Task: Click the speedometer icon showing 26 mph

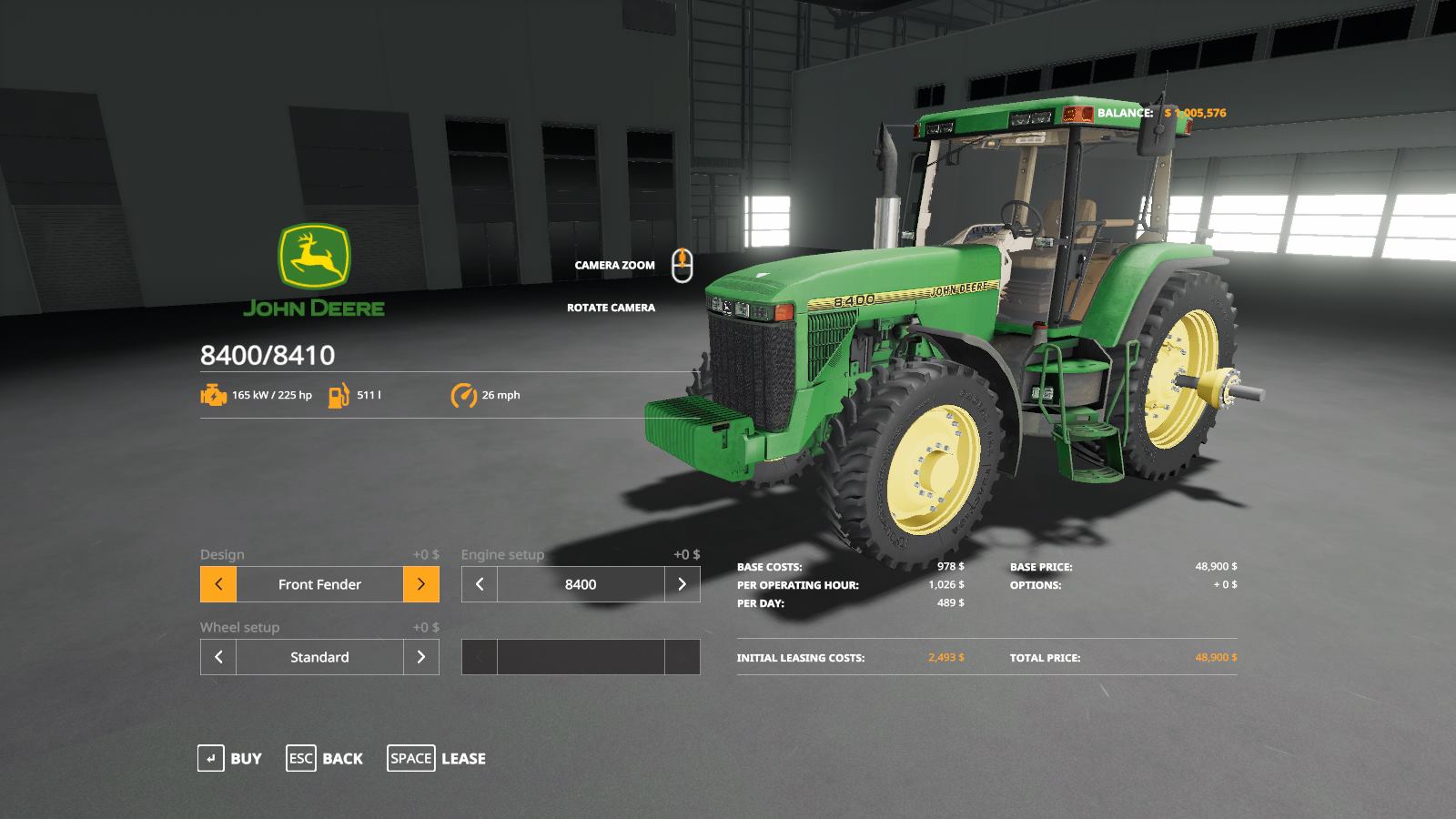Action: (463, 396)
